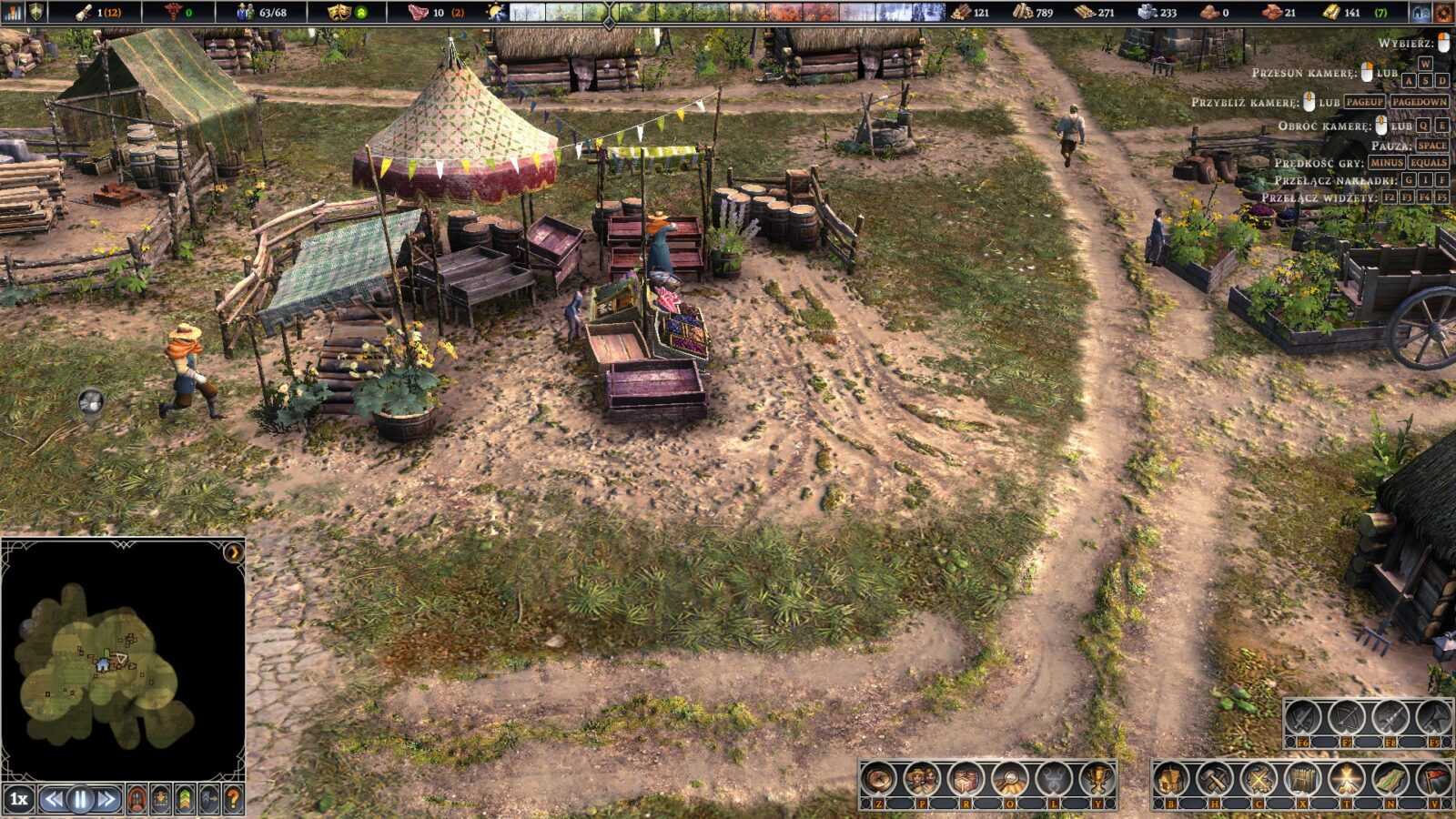Image resolution: width=1456 pixels, height=819 pixels.
Task: Open the villagers portrait panel
Action: coord(922,779)
